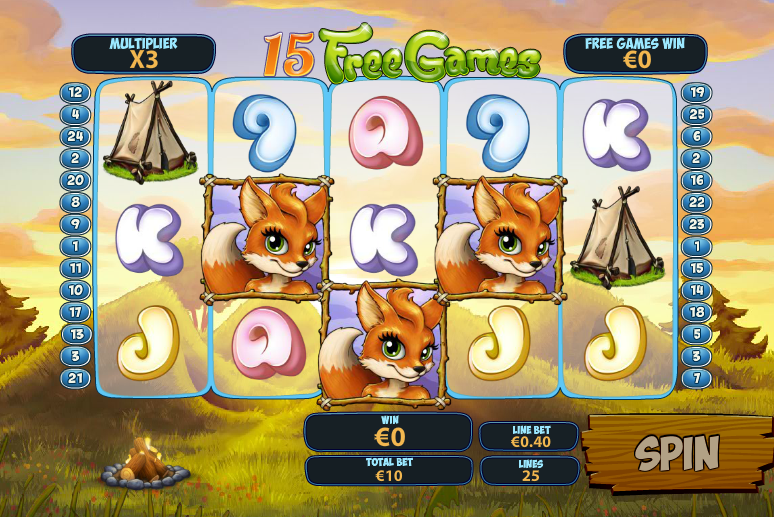
Task: Choose payline number 19
Action: 696,92
